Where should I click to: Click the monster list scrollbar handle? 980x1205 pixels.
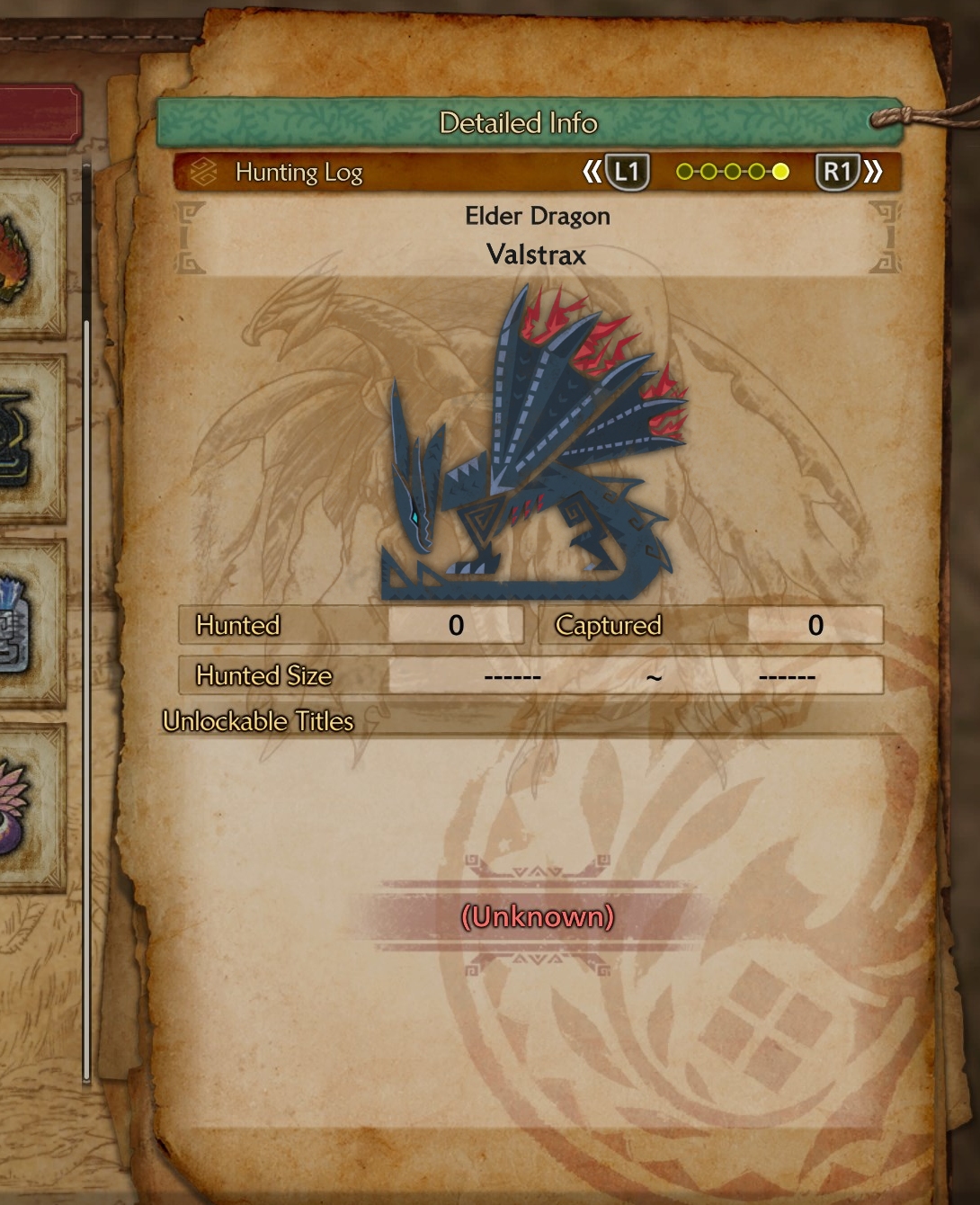tap(86, 701)
